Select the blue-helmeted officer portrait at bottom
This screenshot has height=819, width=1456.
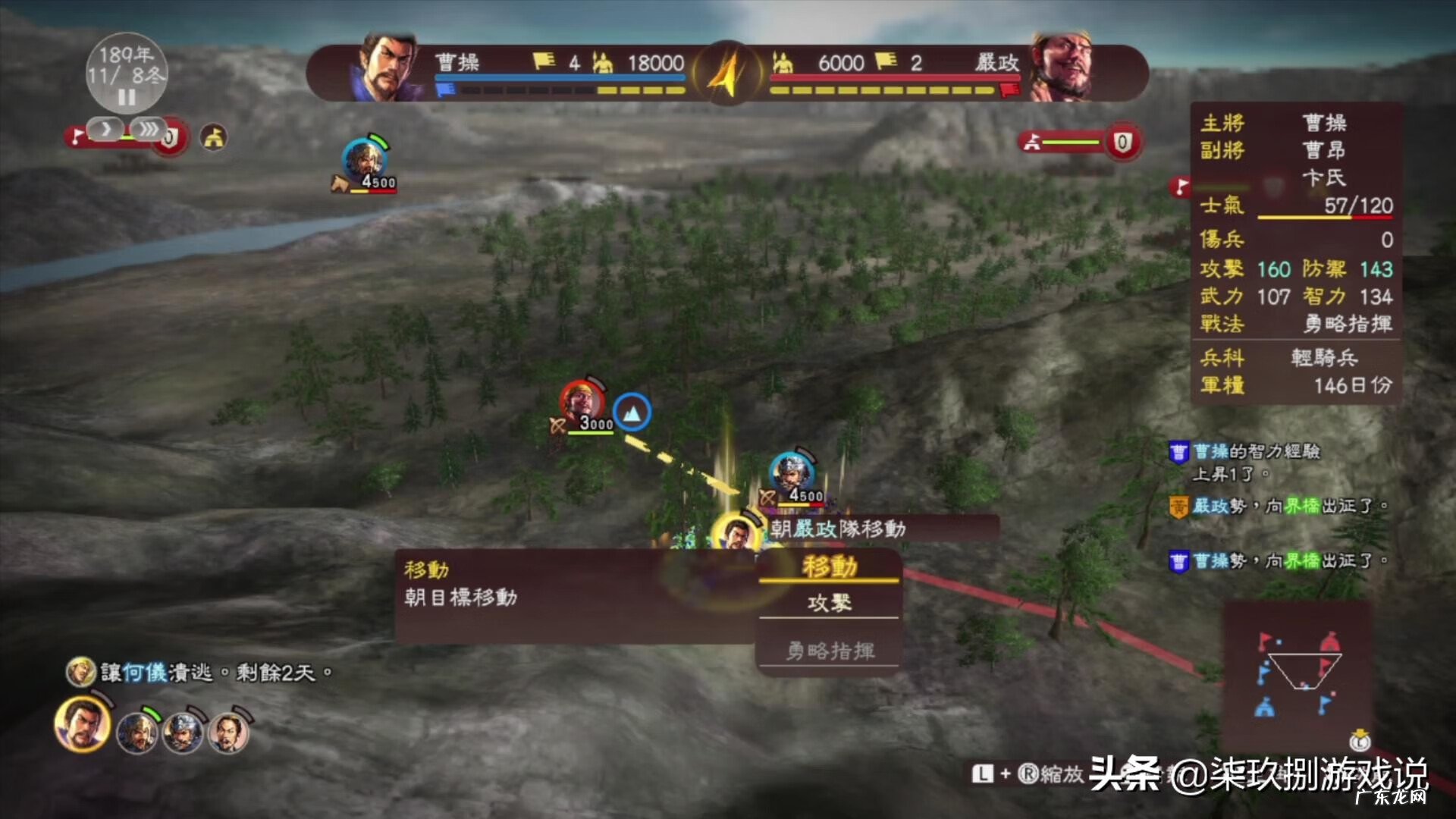pyautogui.click(x=183, y=731)
